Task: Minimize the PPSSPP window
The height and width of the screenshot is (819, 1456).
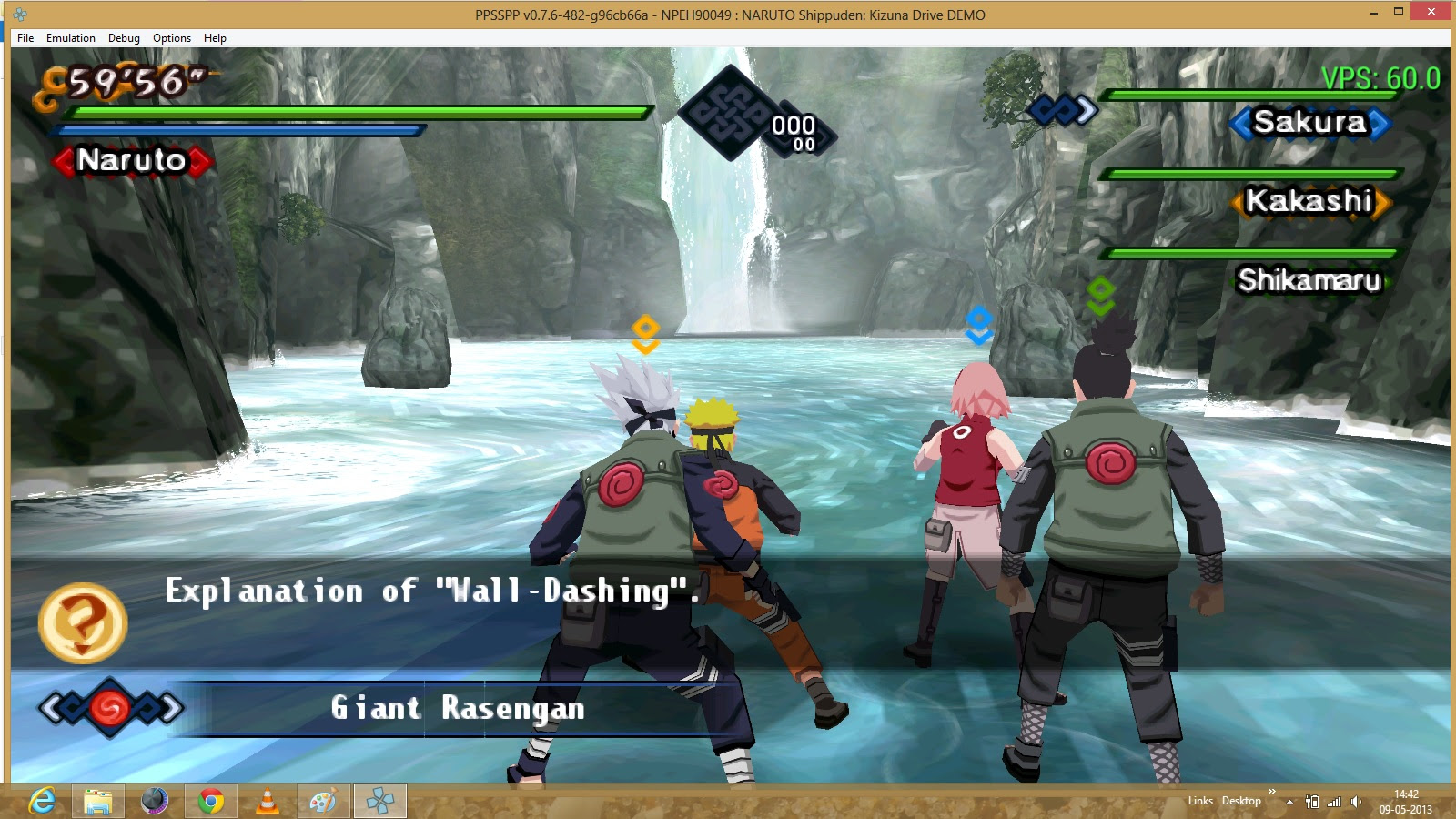Action: [x=1374, y=12]
